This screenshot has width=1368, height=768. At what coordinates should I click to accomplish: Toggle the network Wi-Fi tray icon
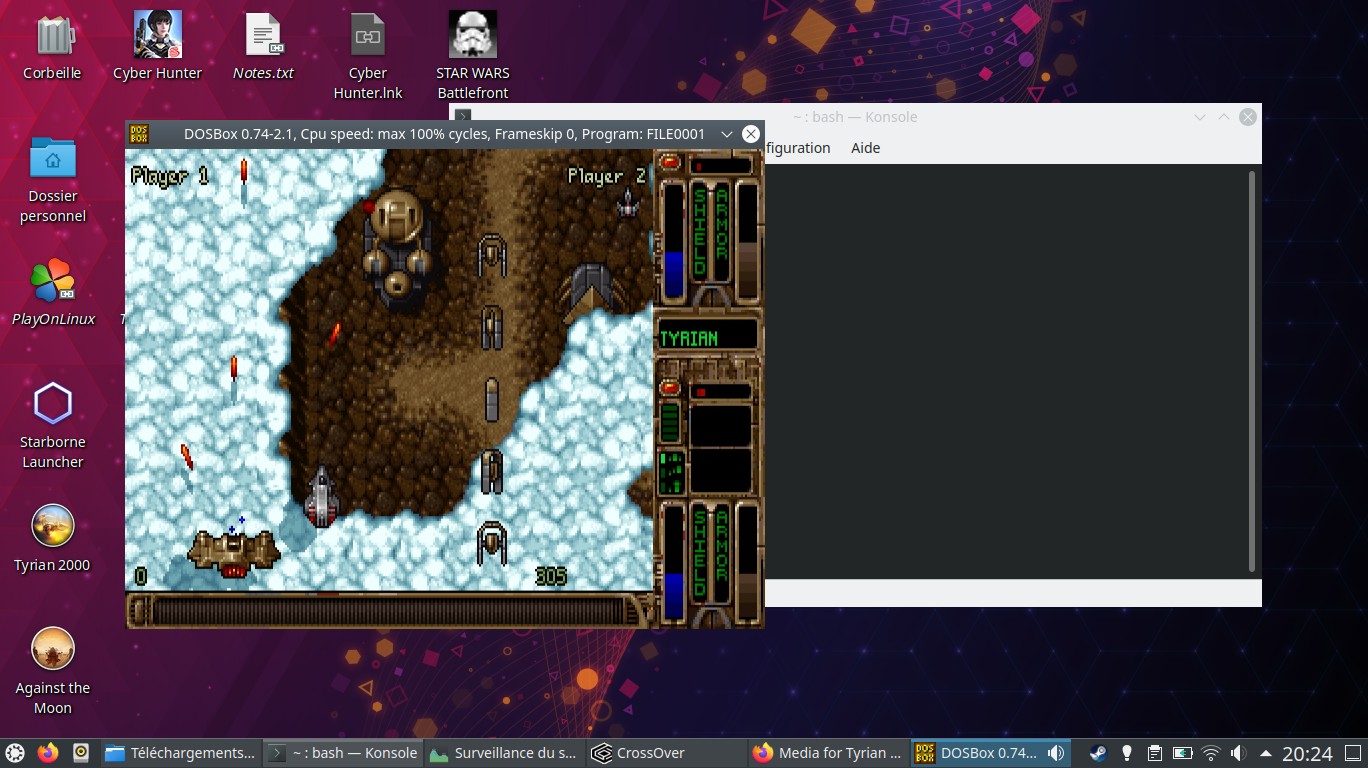tap(1210, 752)
